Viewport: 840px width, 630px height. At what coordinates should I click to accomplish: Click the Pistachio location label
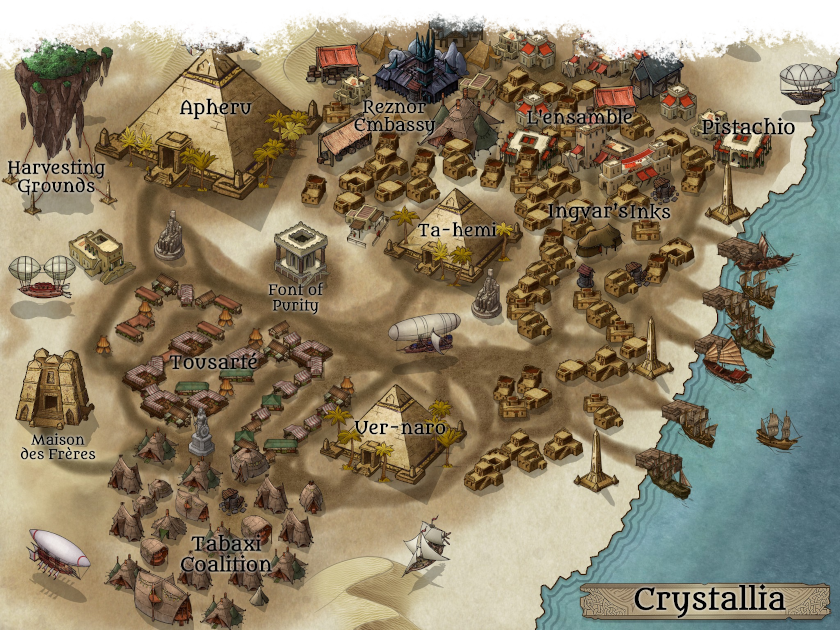coord(748,127)
